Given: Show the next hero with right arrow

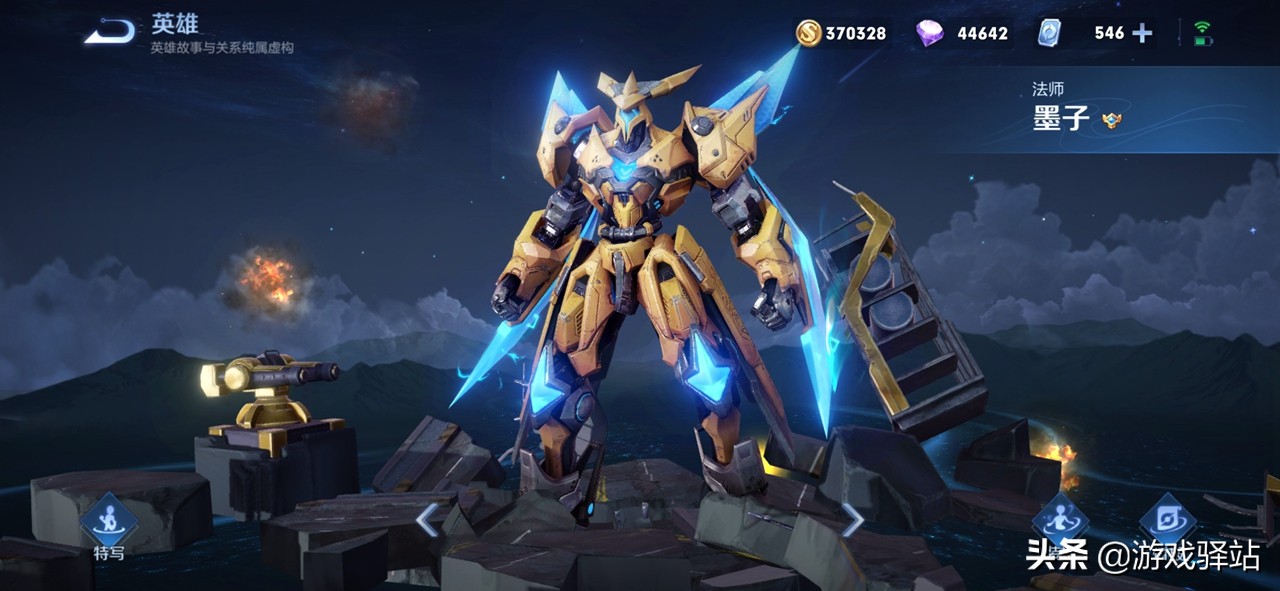Looking at the screenshot, I should [852, 519].
